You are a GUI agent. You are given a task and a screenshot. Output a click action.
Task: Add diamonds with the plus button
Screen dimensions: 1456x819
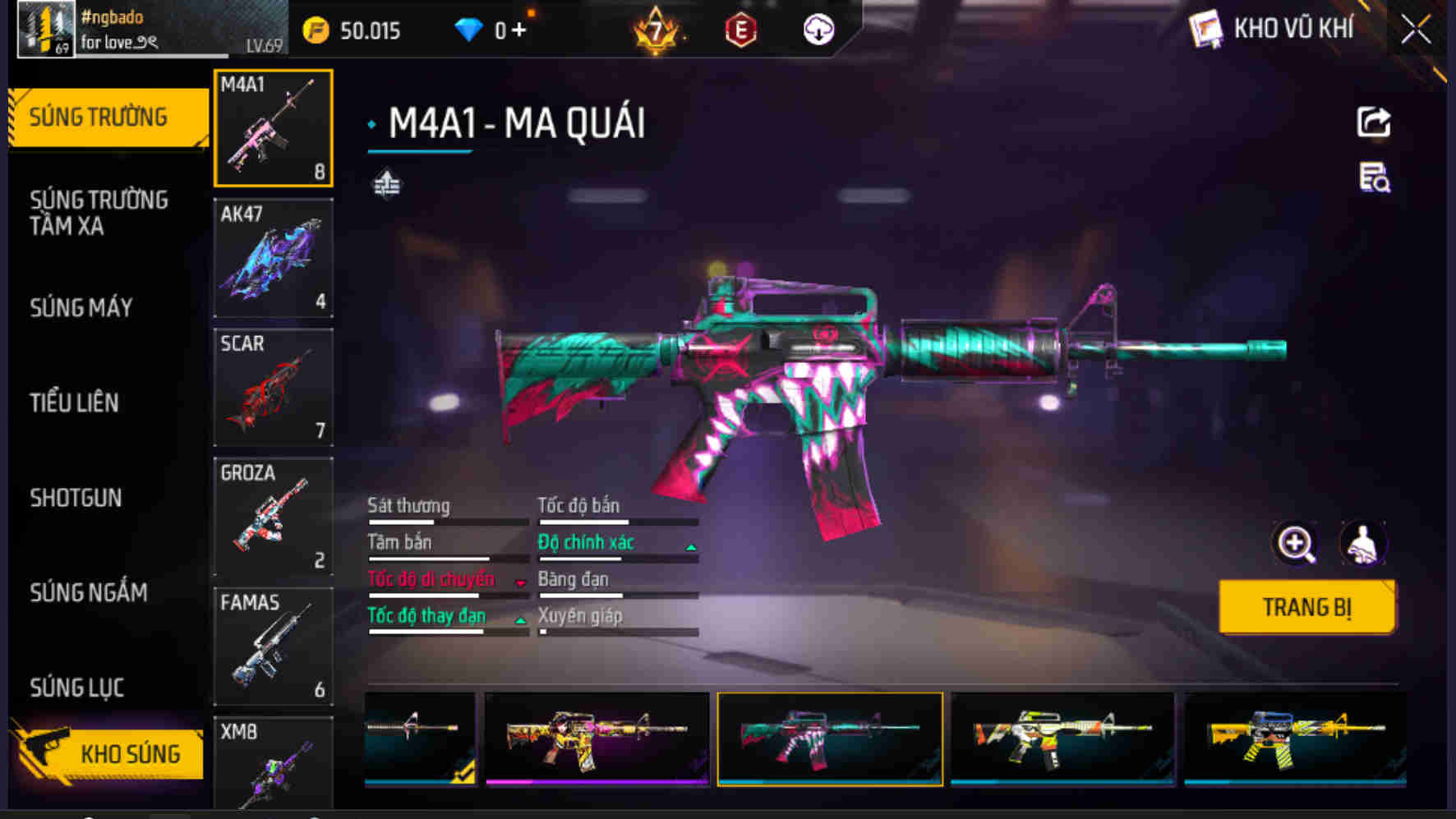[518, 30]
